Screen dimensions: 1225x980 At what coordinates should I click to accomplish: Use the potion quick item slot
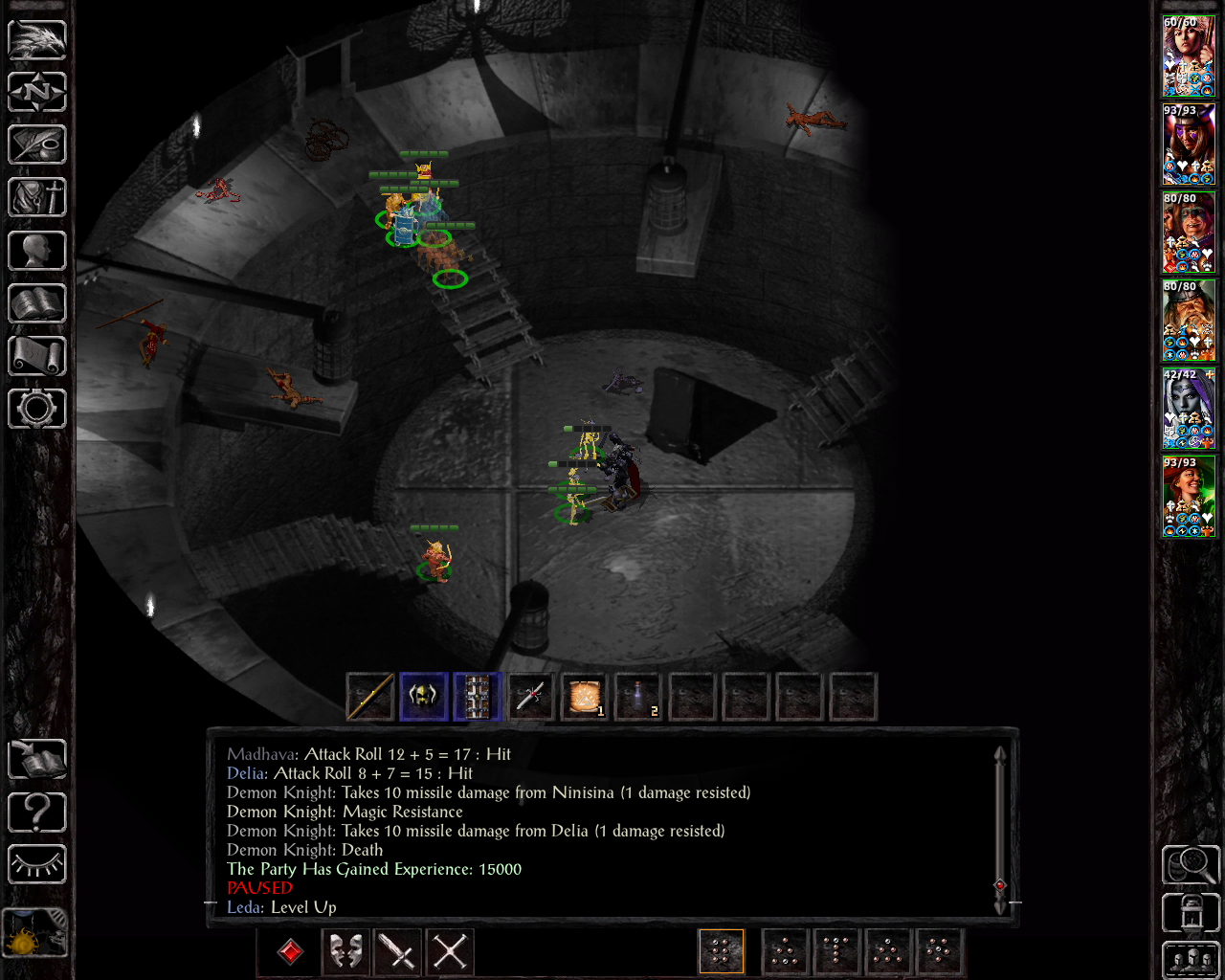pyautogui.click(x=637, y=697)
